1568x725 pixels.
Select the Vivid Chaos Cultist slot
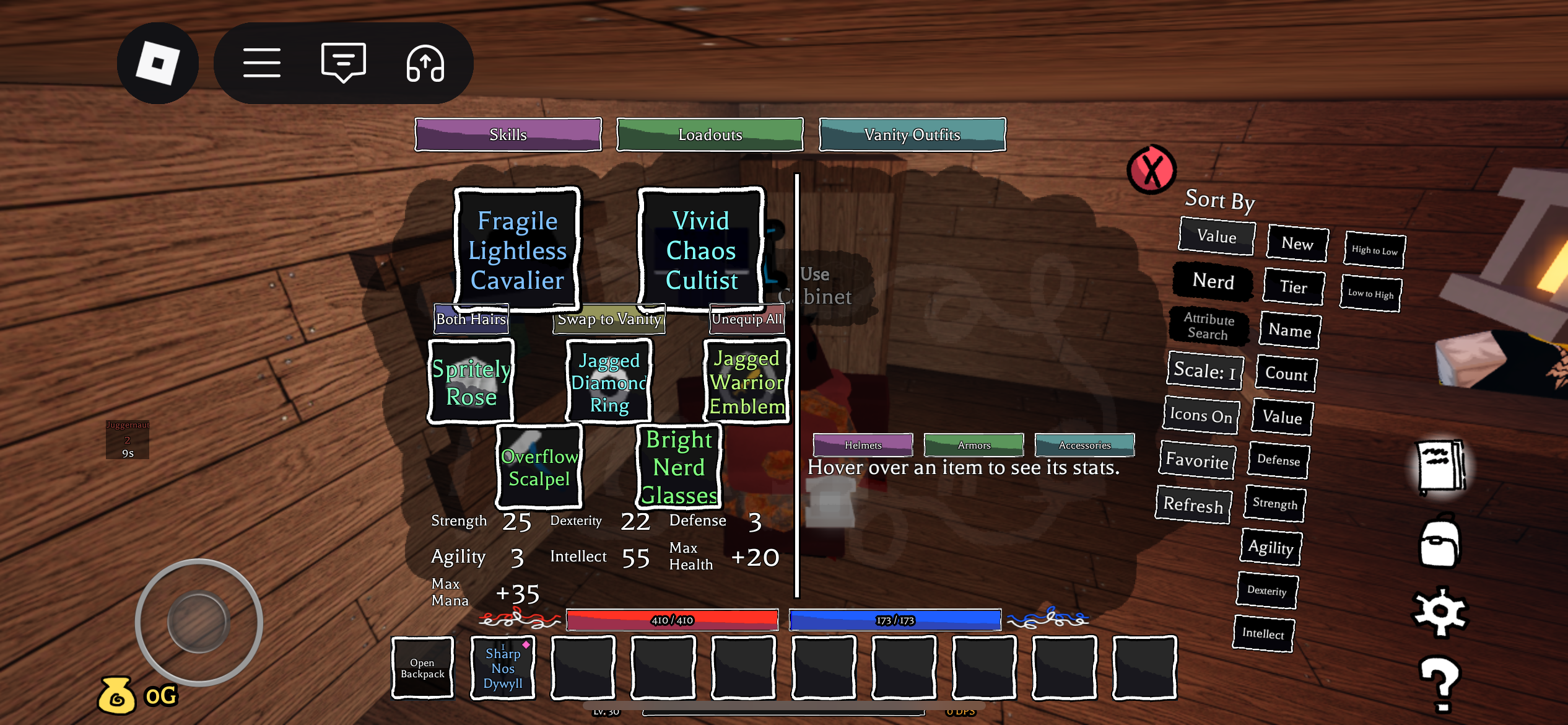pyautogui.click(x=701, y=250)
